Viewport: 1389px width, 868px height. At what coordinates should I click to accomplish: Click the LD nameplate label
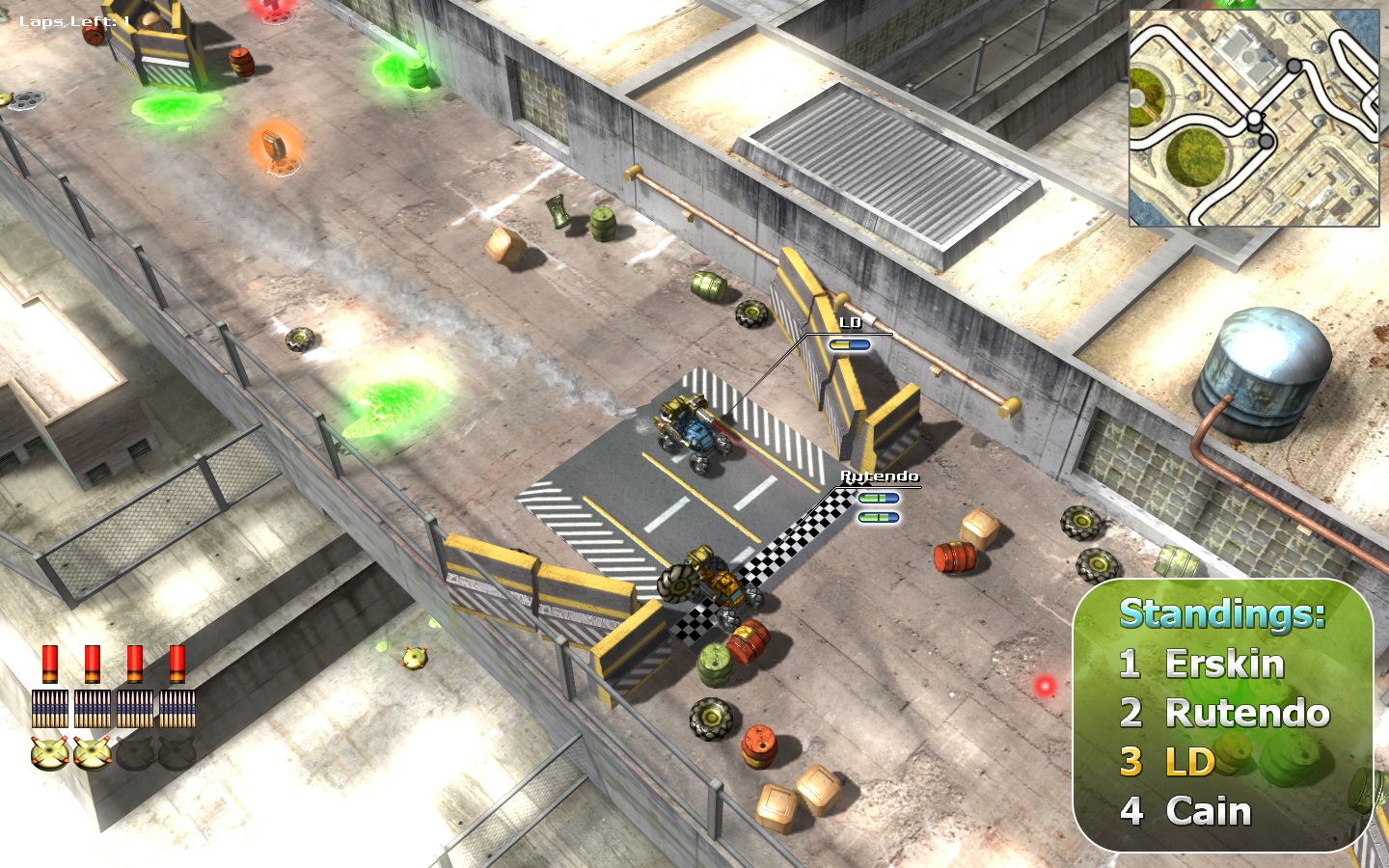(x=850, y=322)
